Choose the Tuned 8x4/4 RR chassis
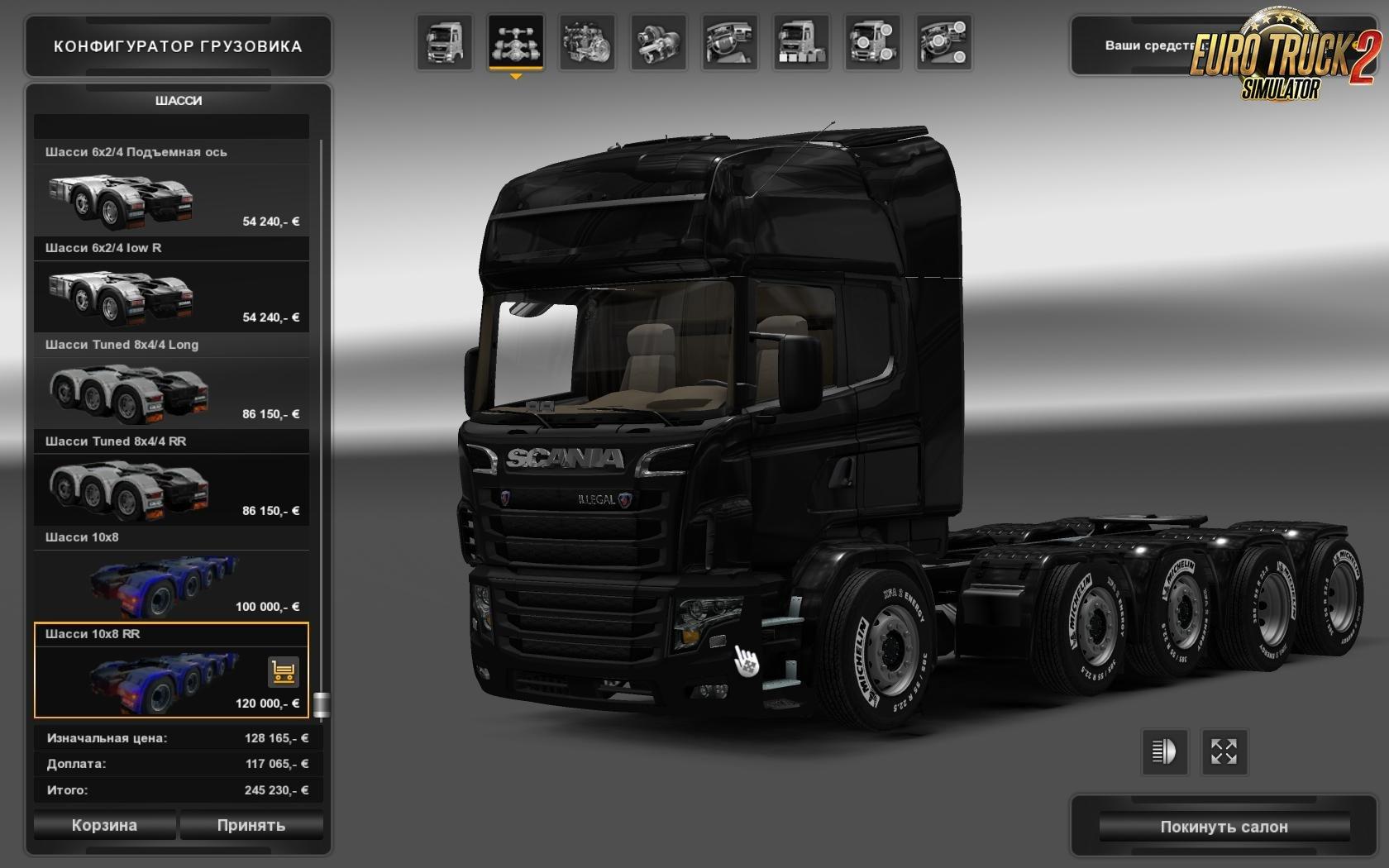Screen dimensions: 1389x868 coord(171,489)
